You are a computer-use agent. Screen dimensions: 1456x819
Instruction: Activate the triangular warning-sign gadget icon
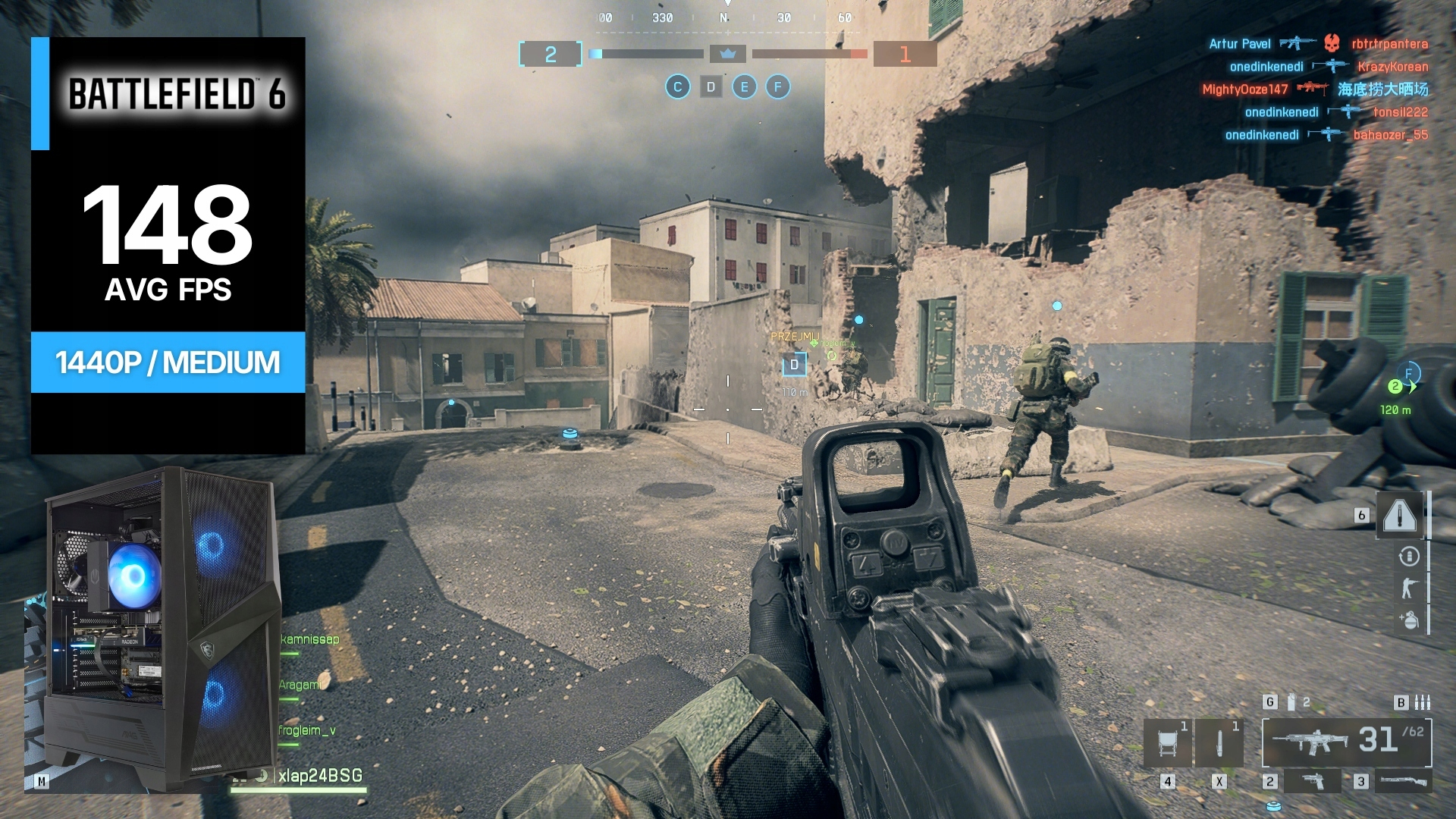click(1400, 516)
